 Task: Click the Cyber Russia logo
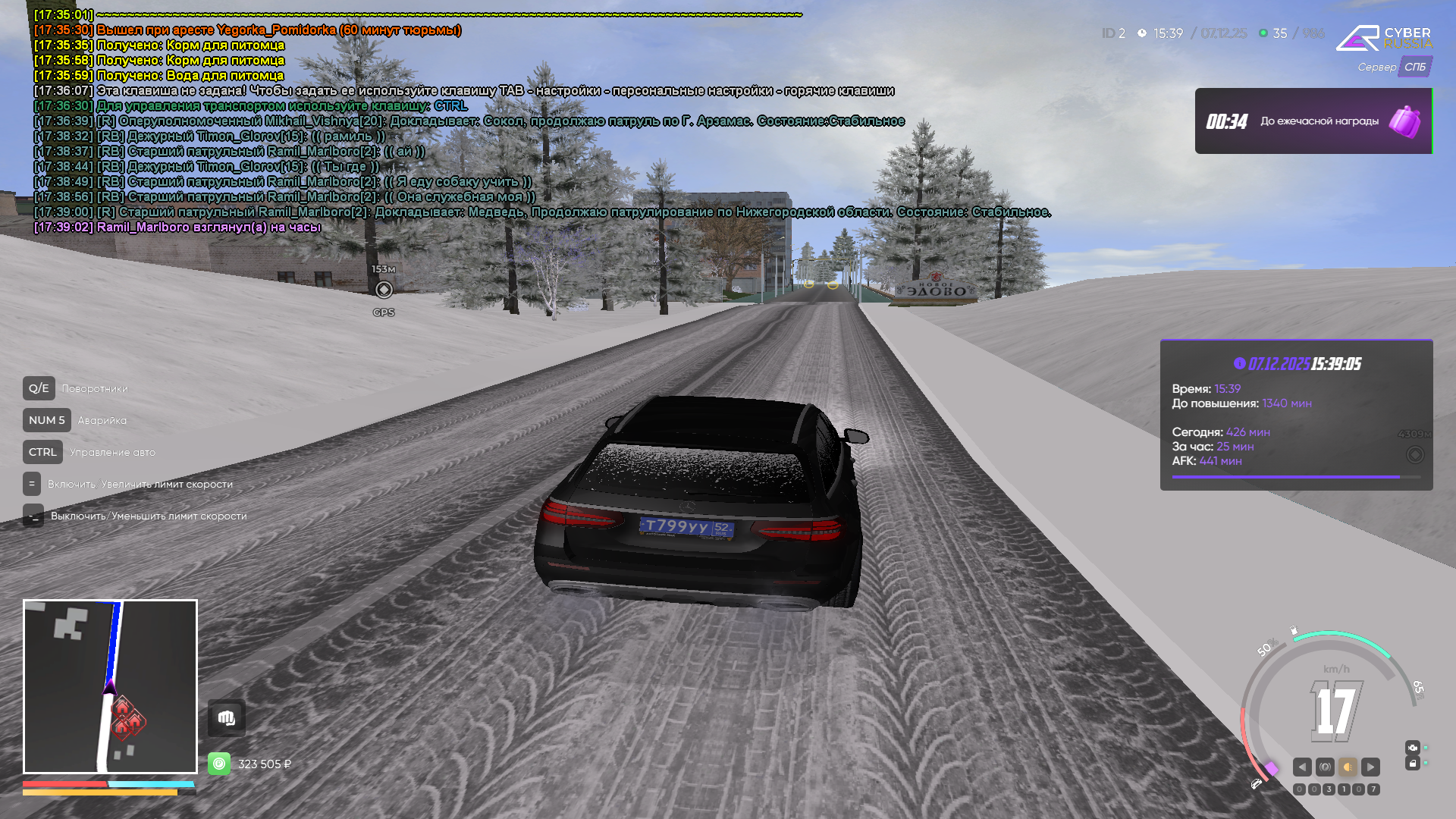[1383, 38]
